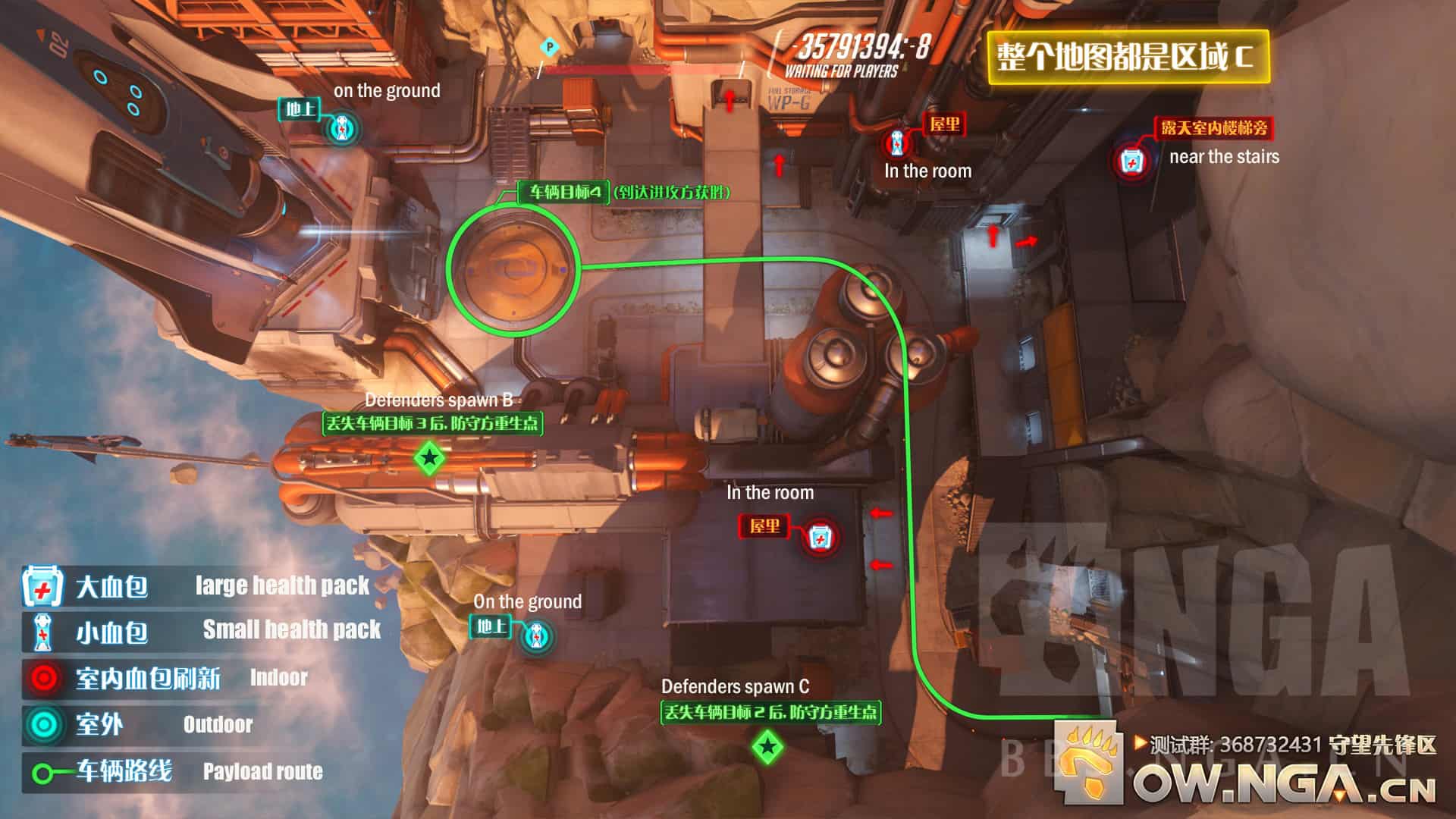Choose the Small health pack legend entry

(x=201, y=631)
